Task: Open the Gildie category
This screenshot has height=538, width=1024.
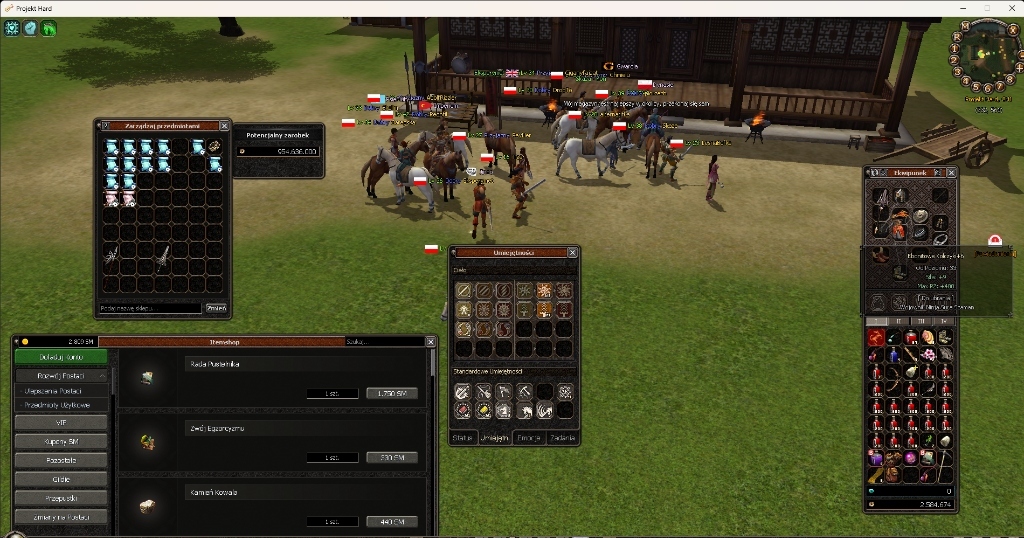Action: click(61, 479)
